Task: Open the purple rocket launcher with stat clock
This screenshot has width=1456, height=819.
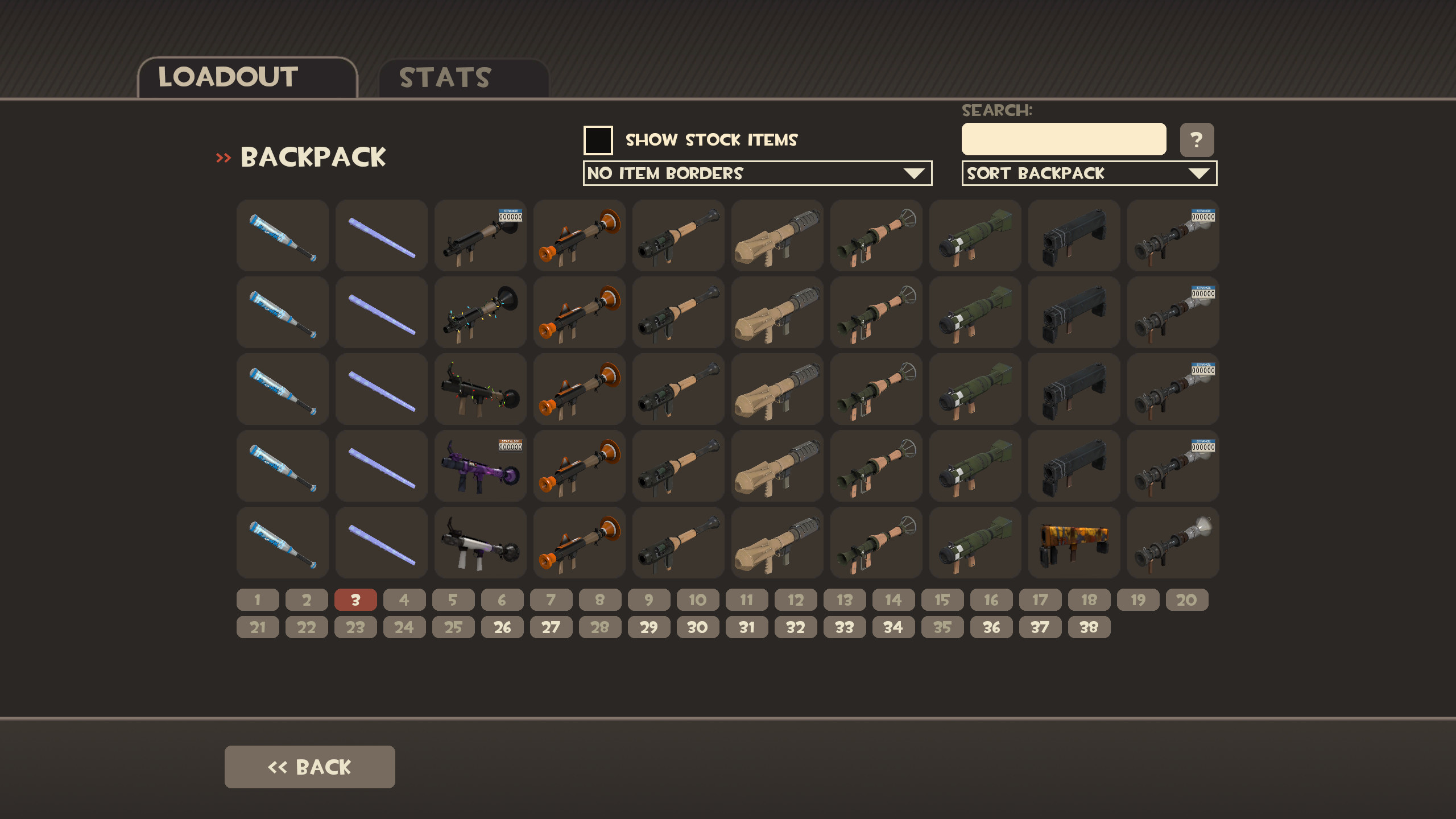Action: tap(479, 466)
